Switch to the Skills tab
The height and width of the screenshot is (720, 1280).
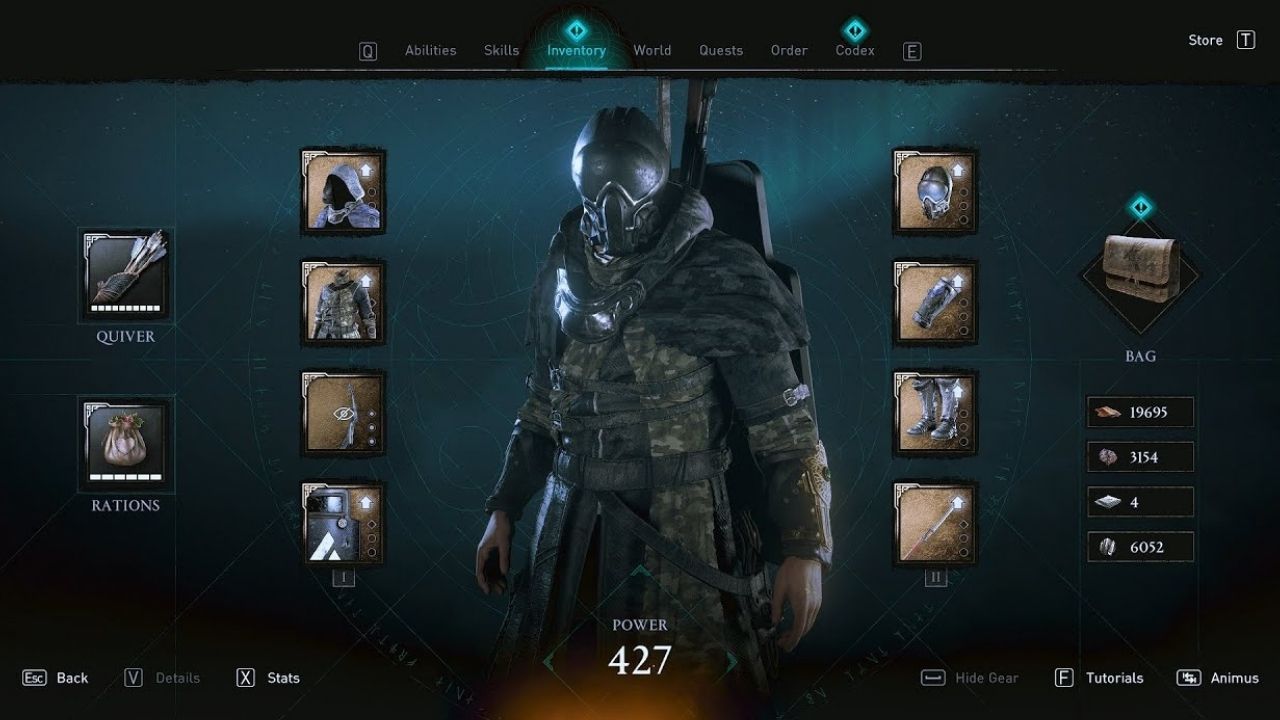tap(500, 50)
